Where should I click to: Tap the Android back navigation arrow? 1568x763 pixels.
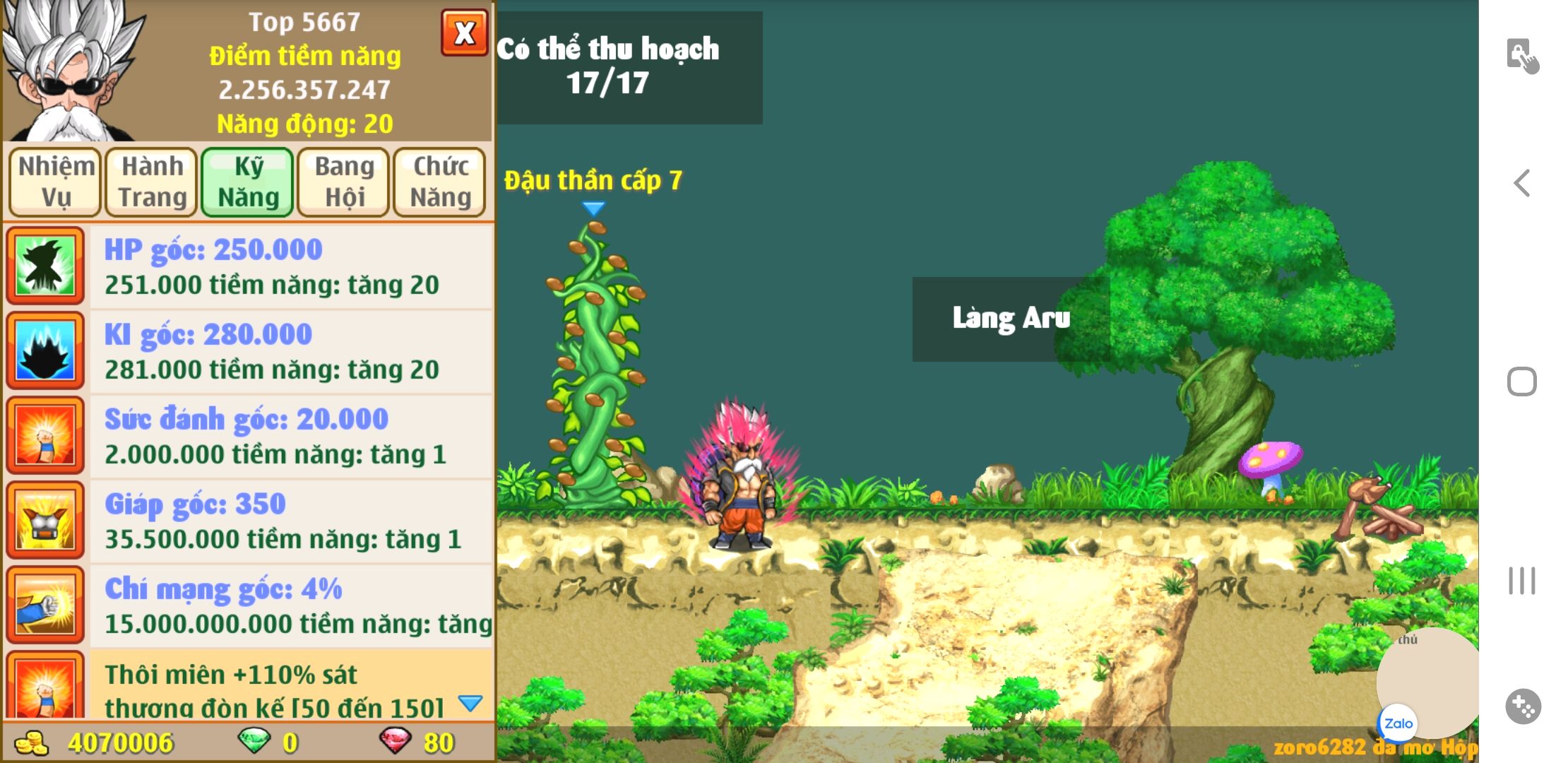click(x=1522, y=183)
